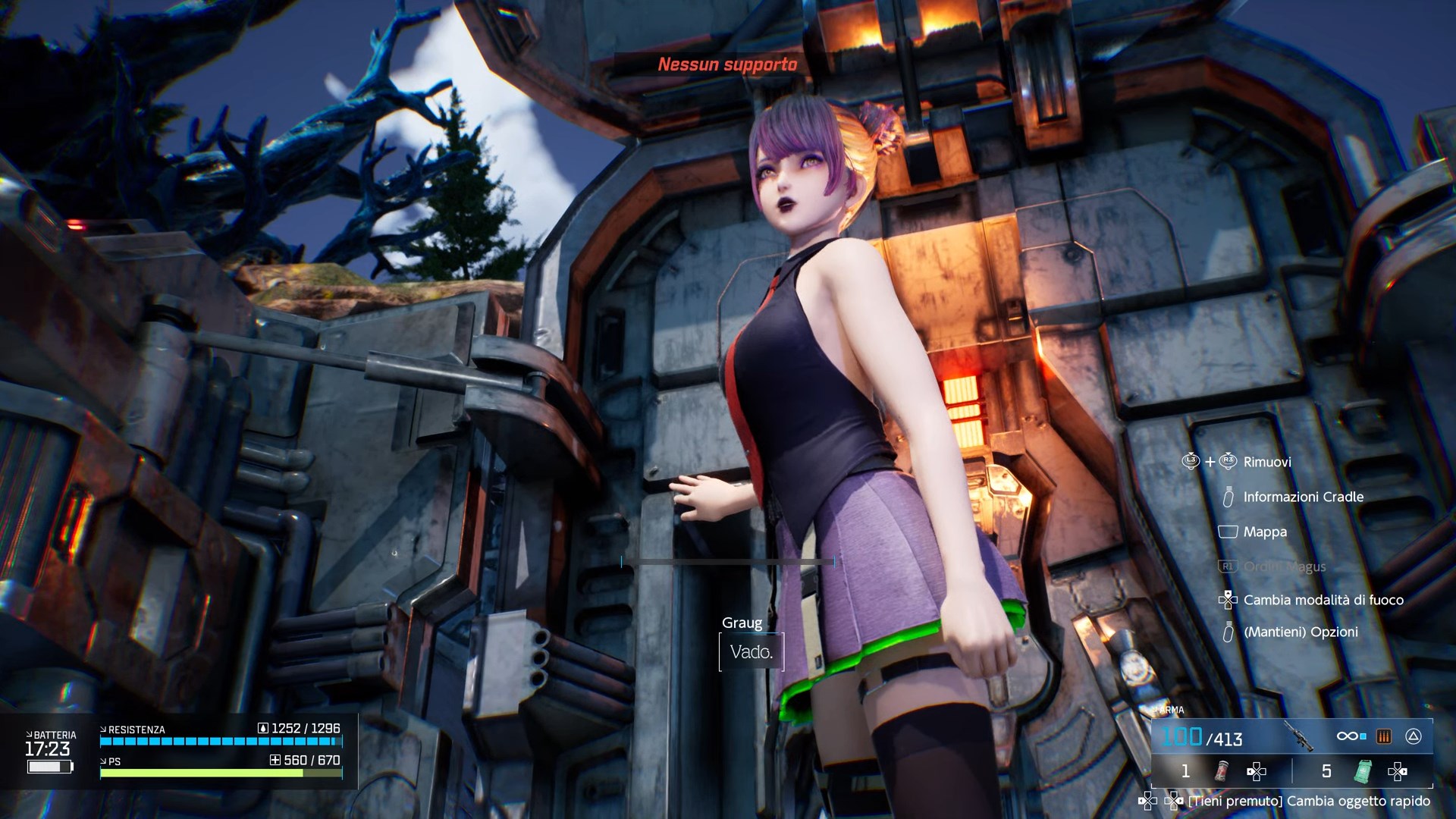Open the Mappa entry
This screenshot has height=819, width=1456.
click(1264, 532)
